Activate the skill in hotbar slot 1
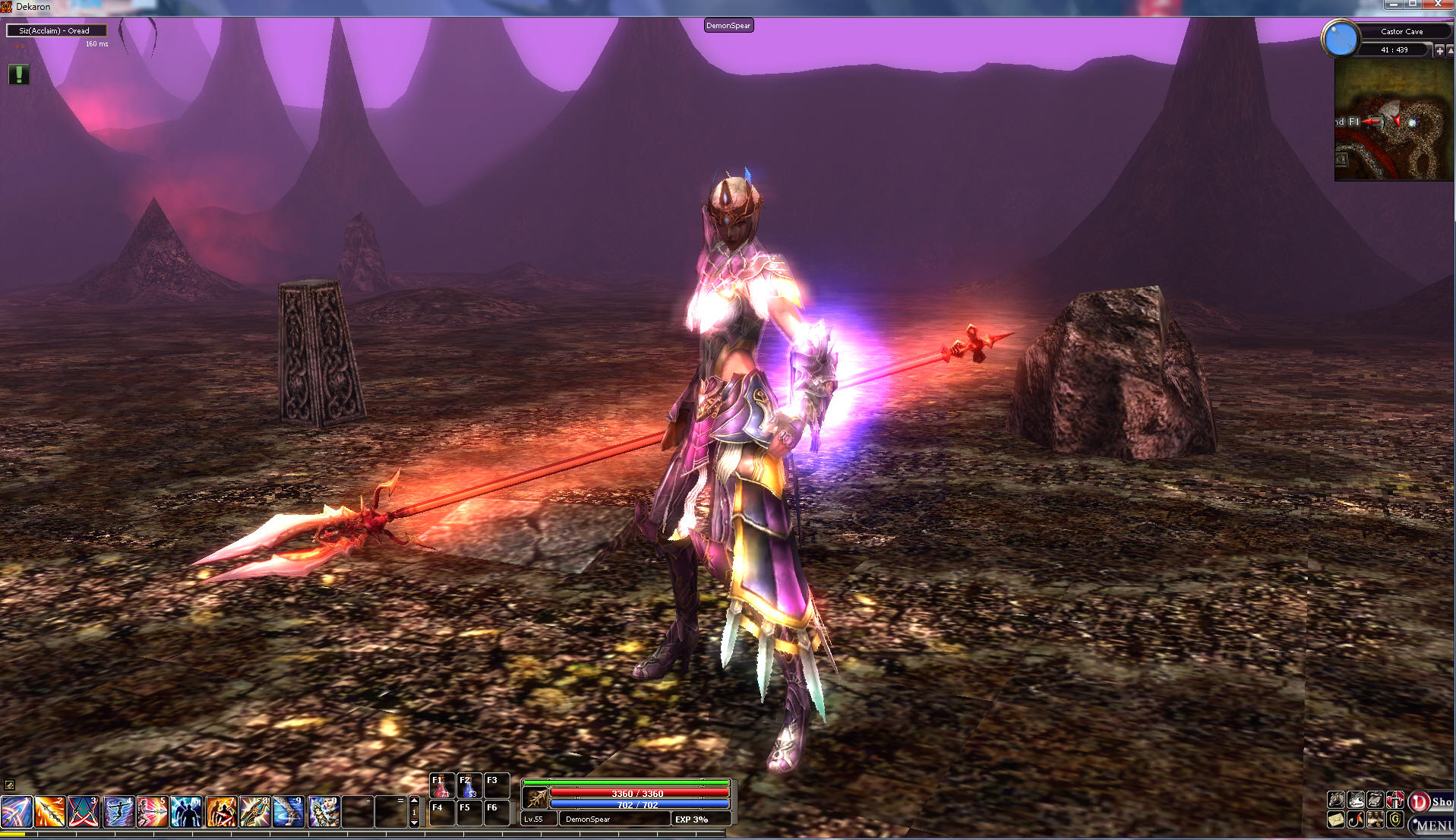The height and width of the screenshot is (840, 1456). pos(16,812)
